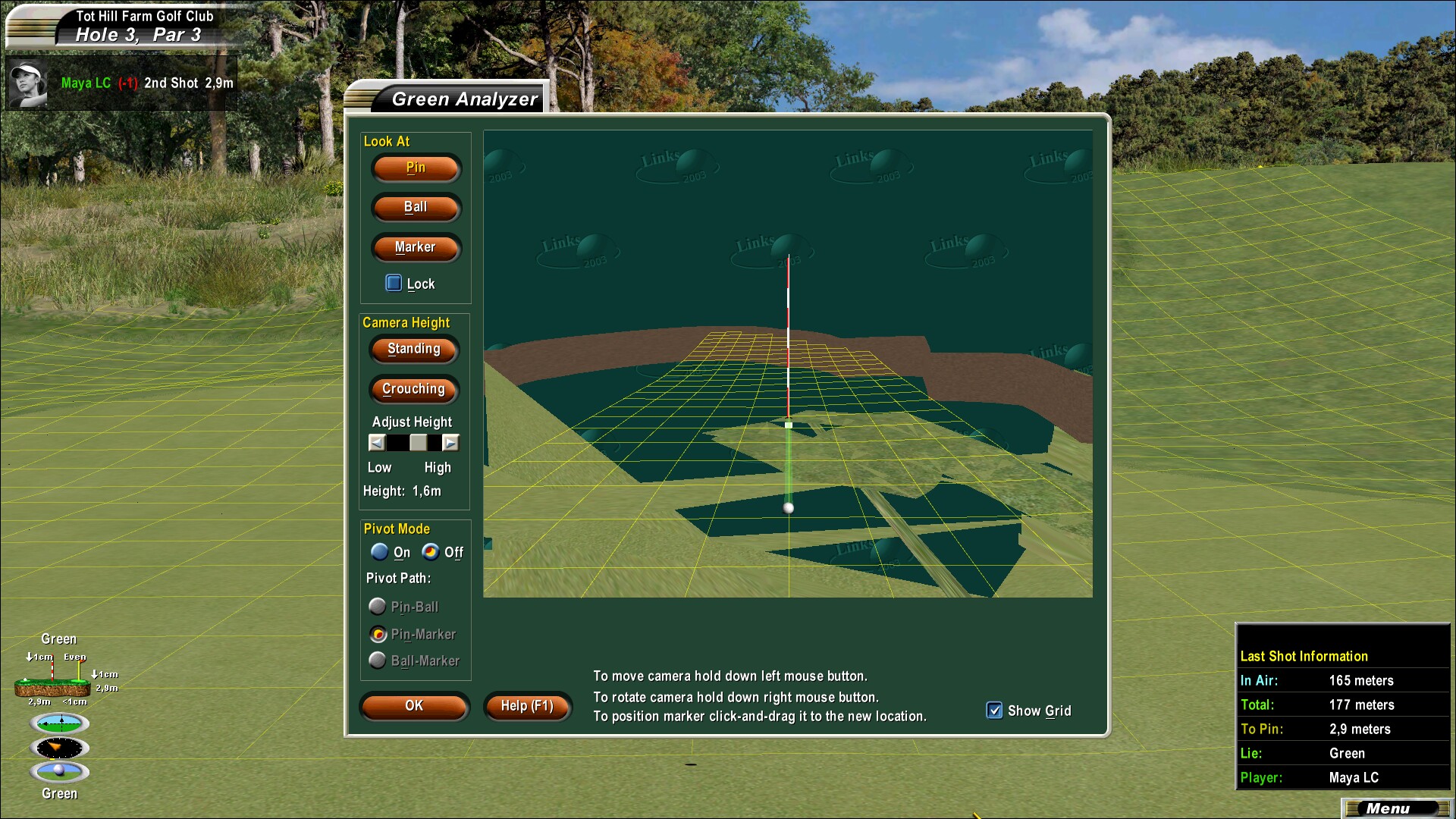Set camera height to Crouching

coord(413,389)
